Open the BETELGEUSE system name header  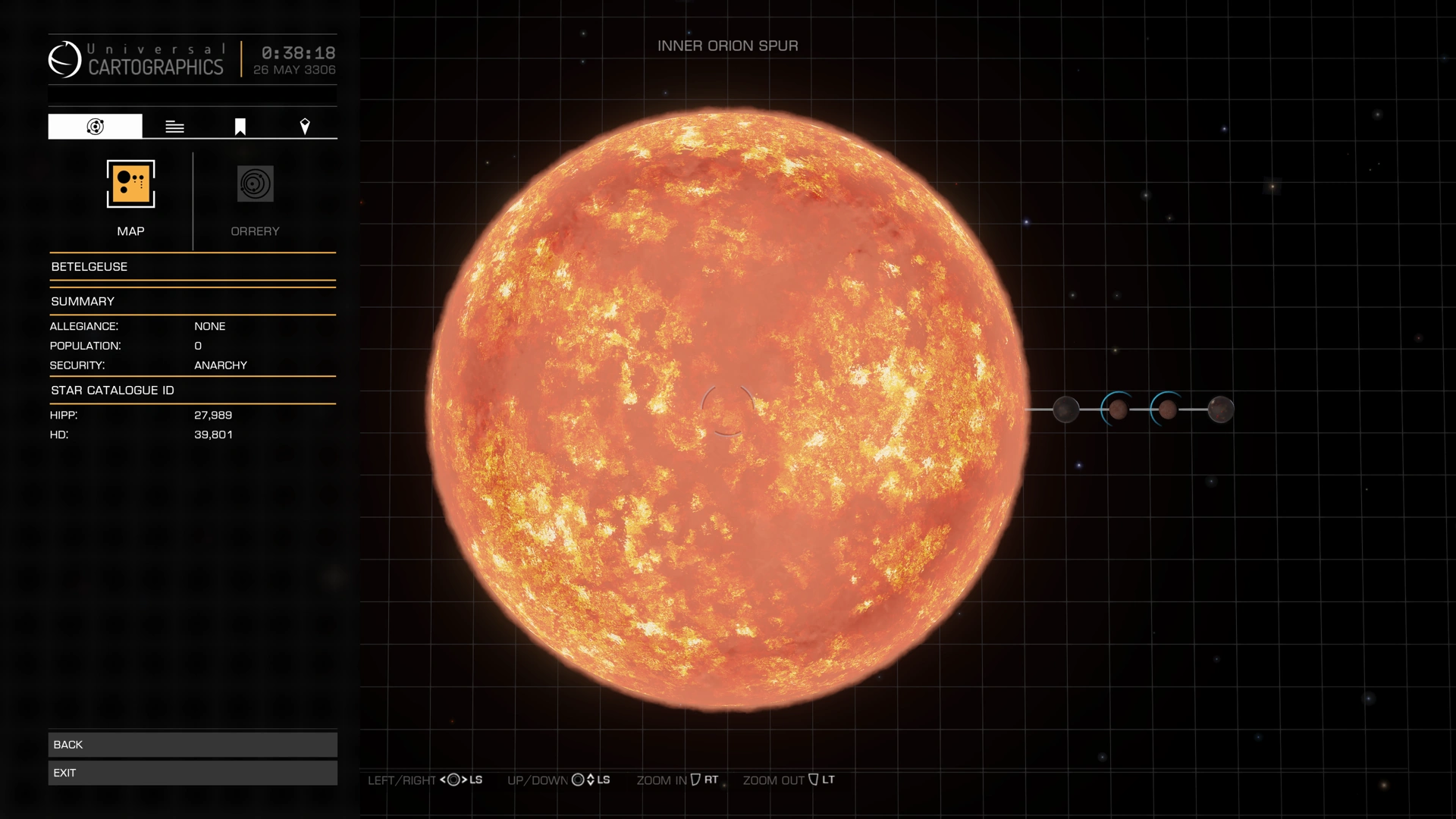[x=89, y=266]
